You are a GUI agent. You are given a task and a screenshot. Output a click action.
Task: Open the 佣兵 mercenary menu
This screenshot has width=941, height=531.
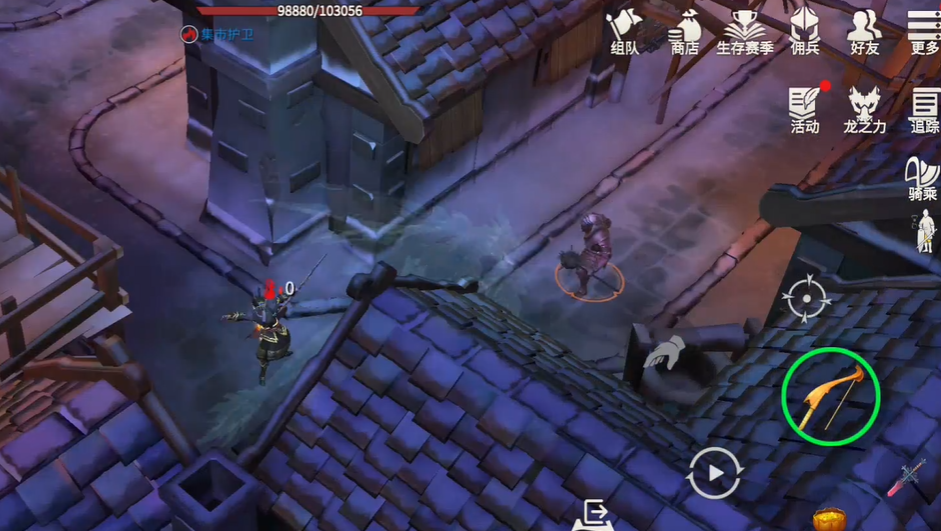805,30
